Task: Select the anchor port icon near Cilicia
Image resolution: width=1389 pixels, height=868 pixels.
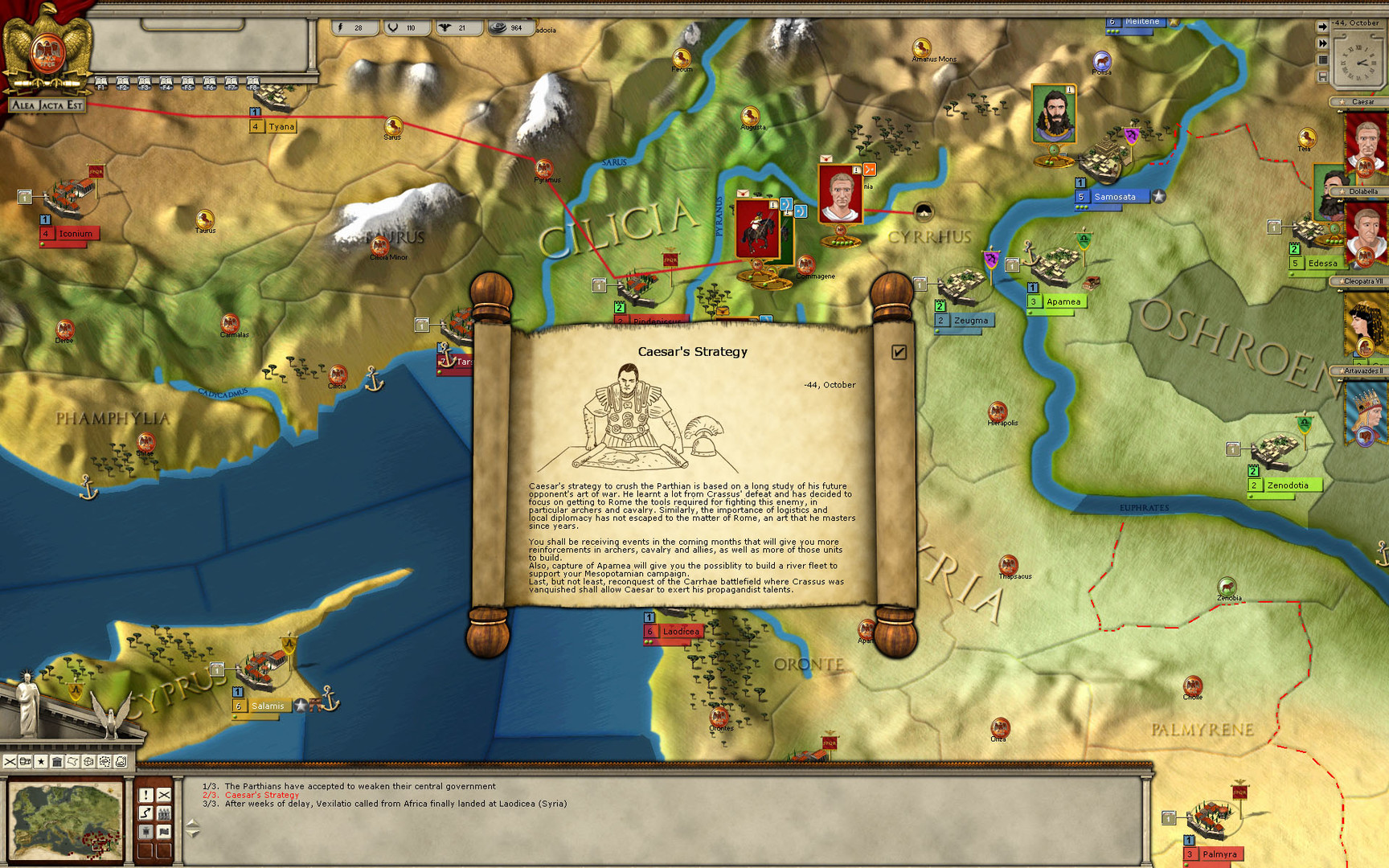Action: click(376, 378)
